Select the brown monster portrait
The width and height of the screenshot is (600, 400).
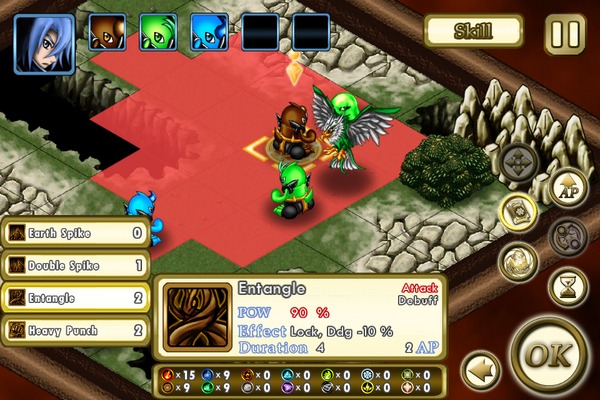(x=107, y=33)
